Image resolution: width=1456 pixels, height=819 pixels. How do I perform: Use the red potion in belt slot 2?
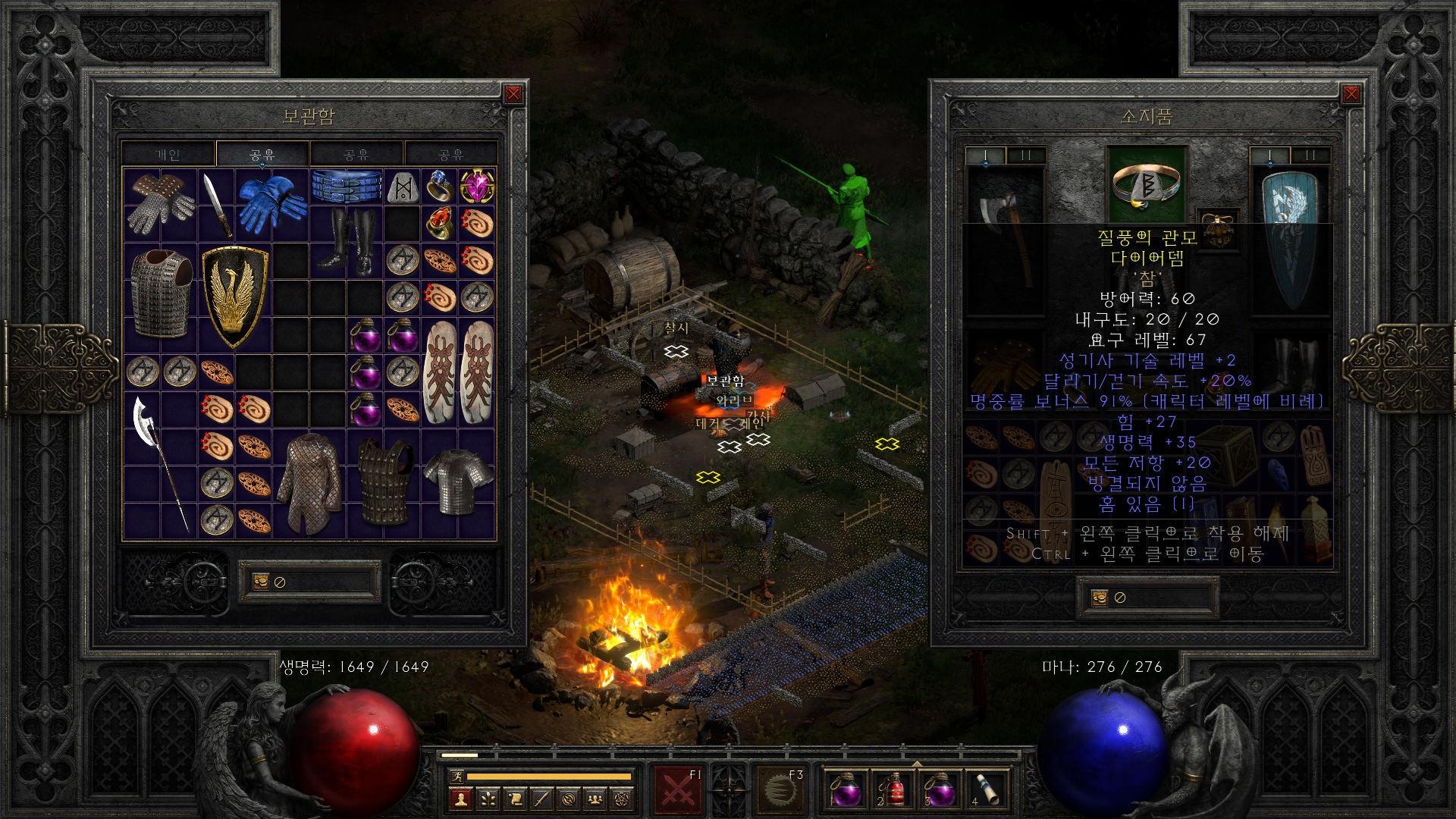click(x=893, y=790)
